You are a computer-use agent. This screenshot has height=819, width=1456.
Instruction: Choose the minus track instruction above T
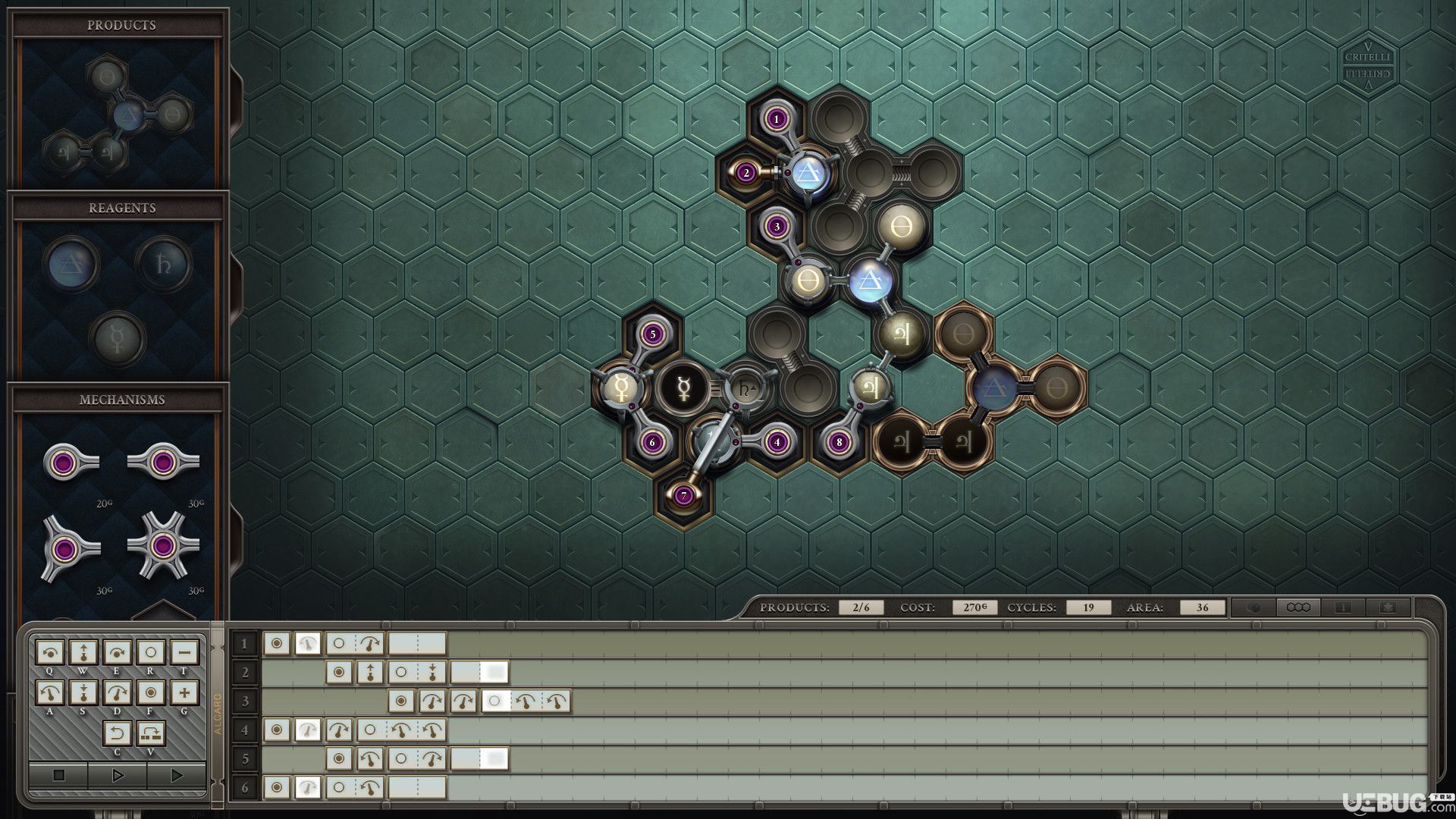(184, 652)
